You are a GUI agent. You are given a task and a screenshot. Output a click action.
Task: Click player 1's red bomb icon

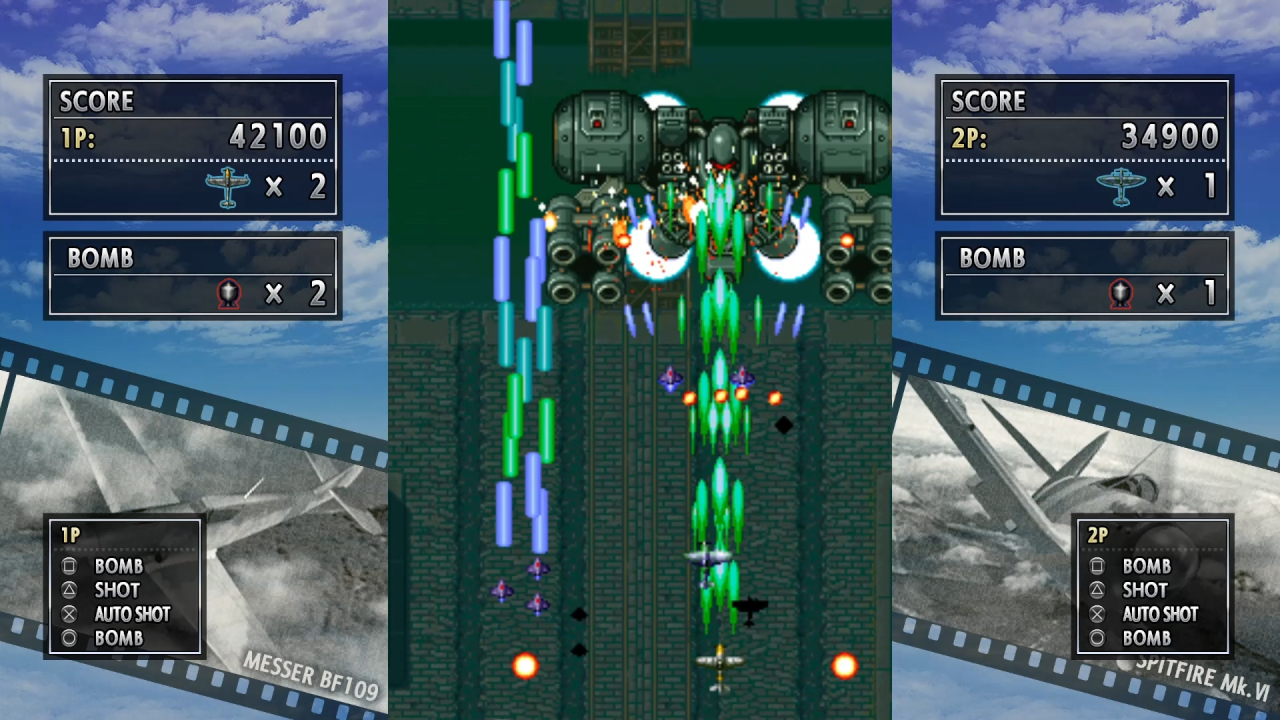(x=230, y=293)
